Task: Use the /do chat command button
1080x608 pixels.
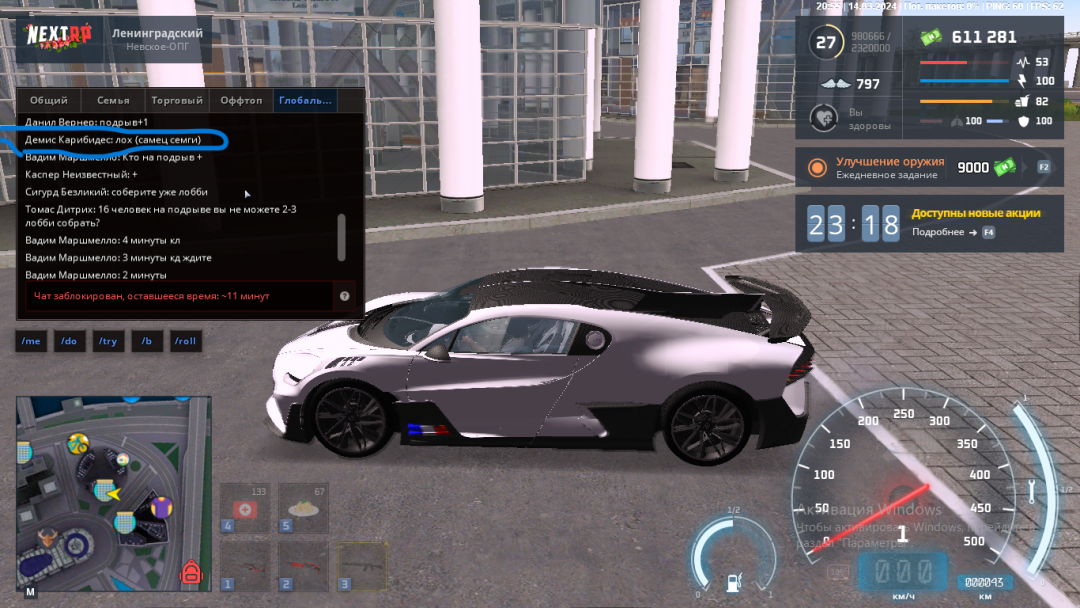Action: pyautogui.click(x=69, y=341)
